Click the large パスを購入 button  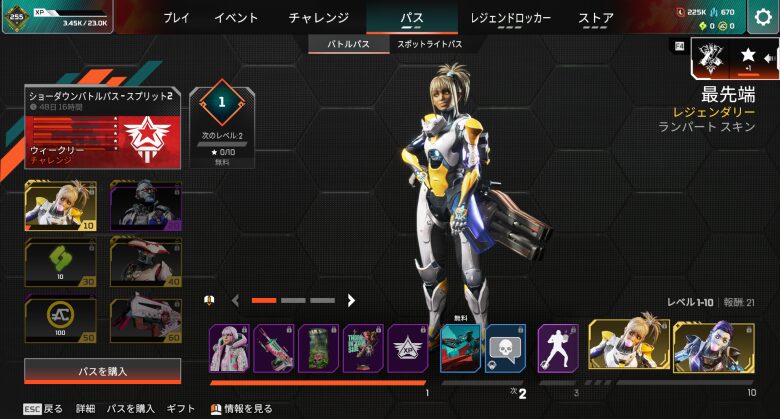[103, 371]
